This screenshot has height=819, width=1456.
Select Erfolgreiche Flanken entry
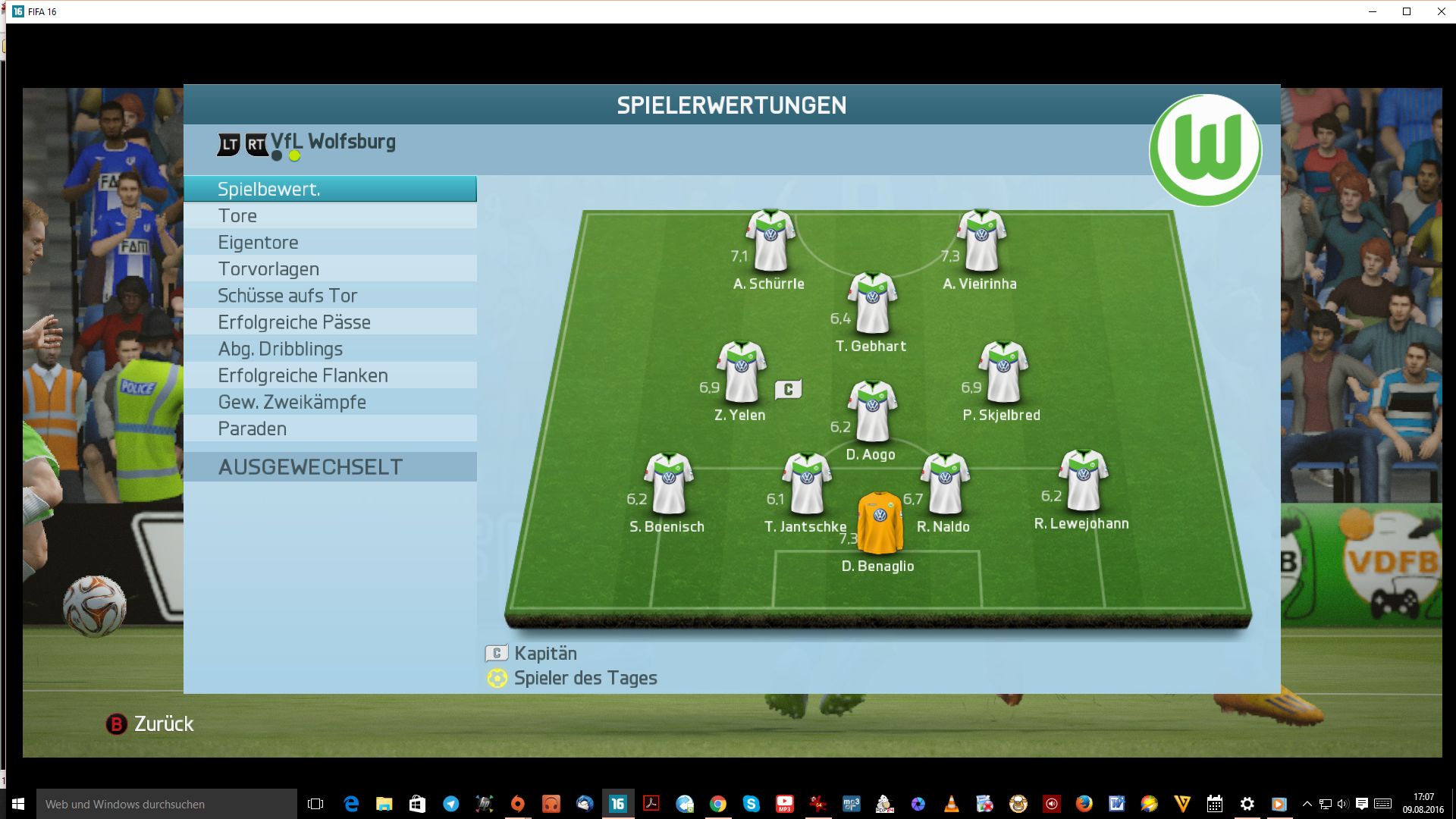point(330,375)
